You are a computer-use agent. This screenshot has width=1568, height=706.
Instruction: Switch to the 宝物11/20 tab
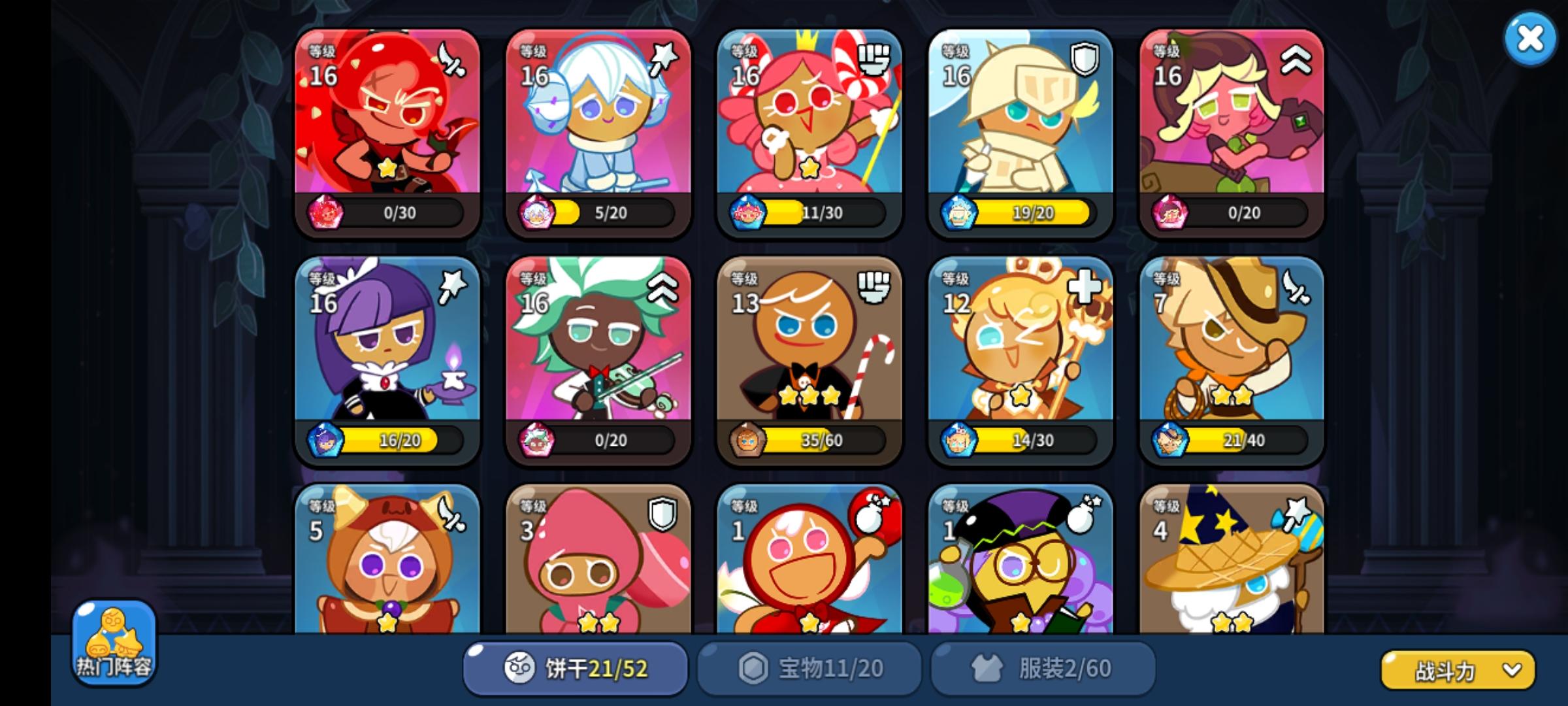[809, 667]
